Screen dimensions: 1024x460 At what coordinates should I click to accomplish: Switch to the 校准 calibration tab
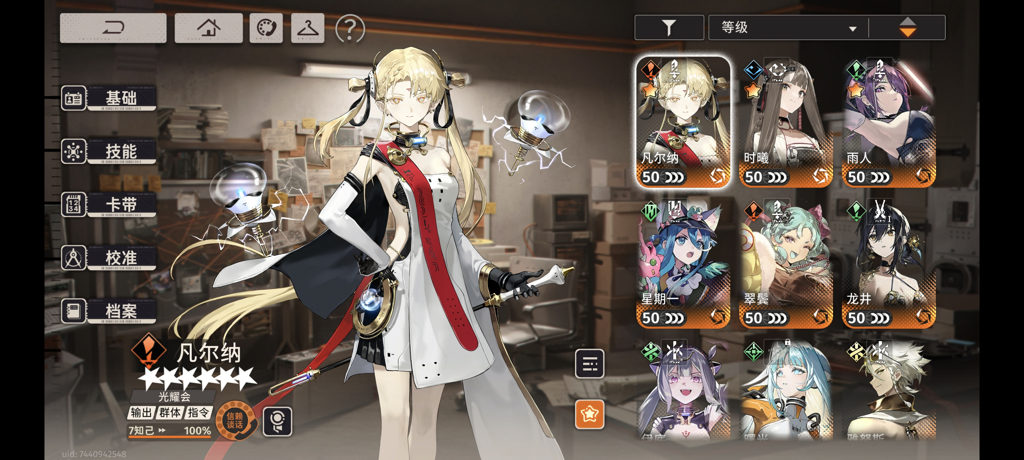[109, 258]
